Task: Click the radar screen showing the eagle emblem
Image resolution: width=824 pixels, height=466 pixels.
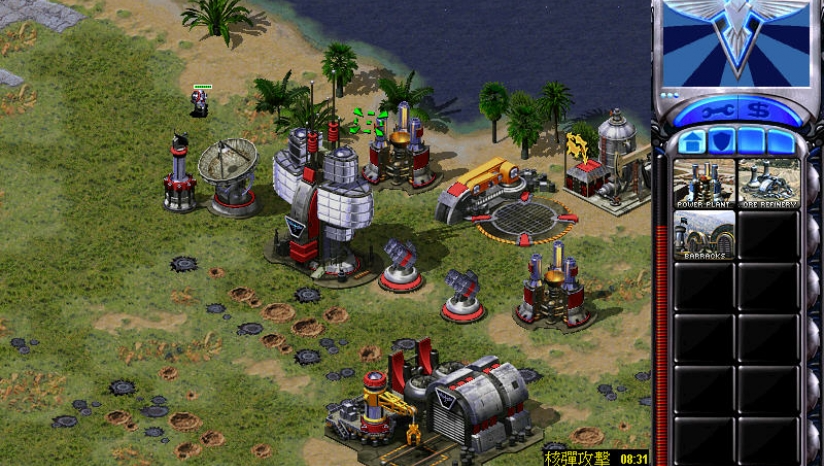Action: 737,40
